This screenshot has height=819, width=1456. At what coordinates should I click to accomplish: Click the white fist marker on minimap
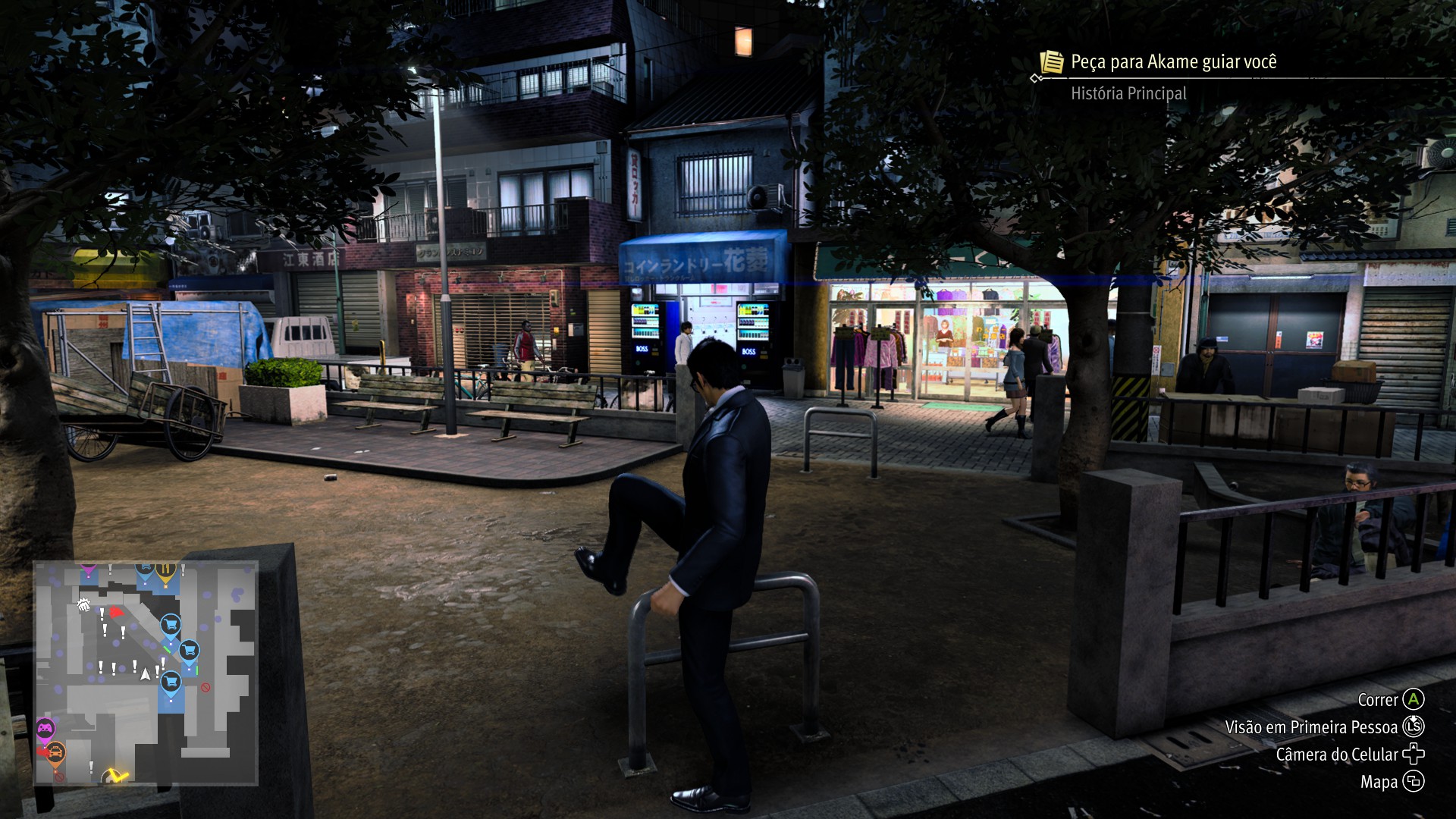click(83, 605)
